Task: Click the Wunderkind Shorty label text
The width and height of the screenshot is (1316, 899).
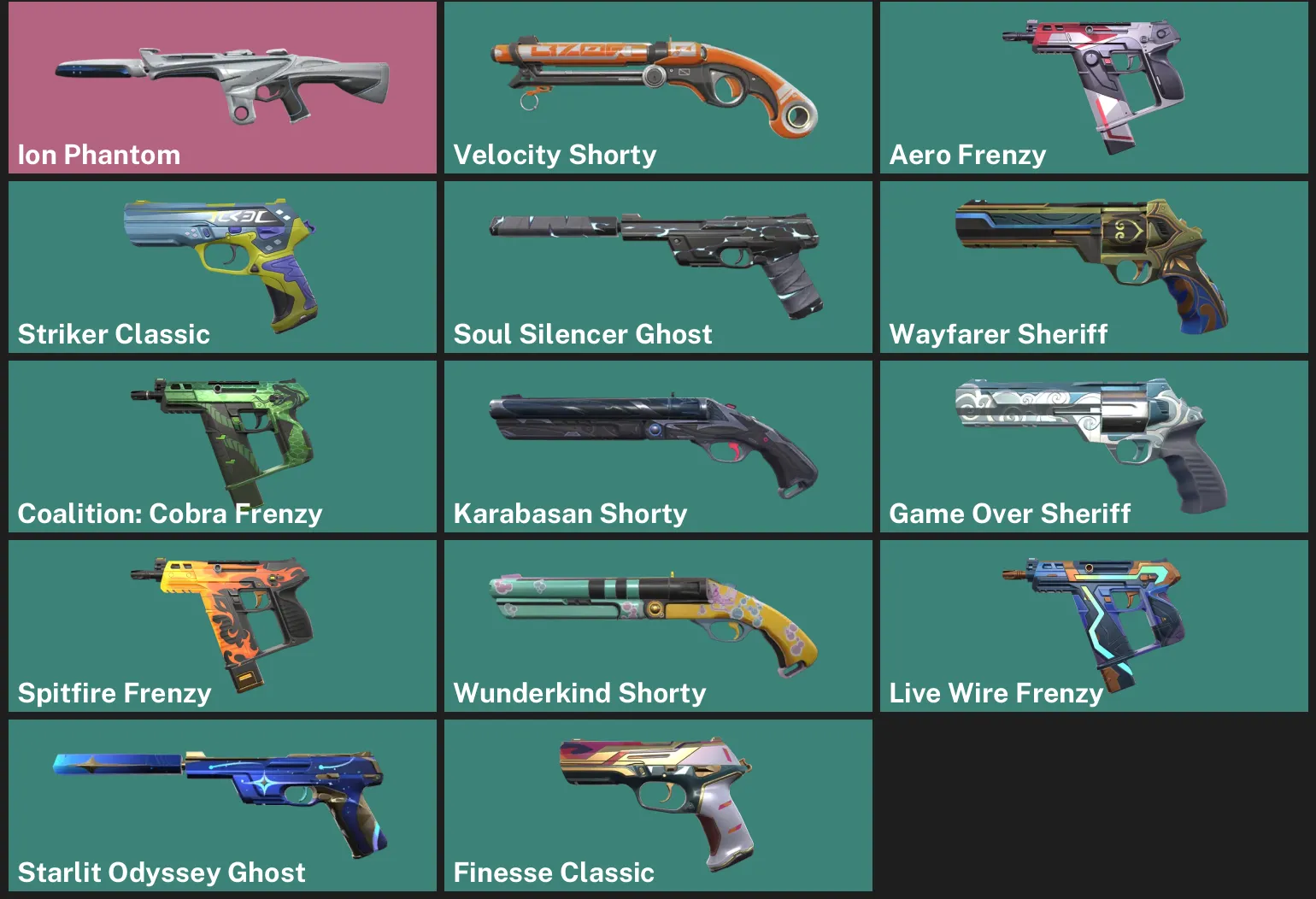Action: (x=581, y=693)
